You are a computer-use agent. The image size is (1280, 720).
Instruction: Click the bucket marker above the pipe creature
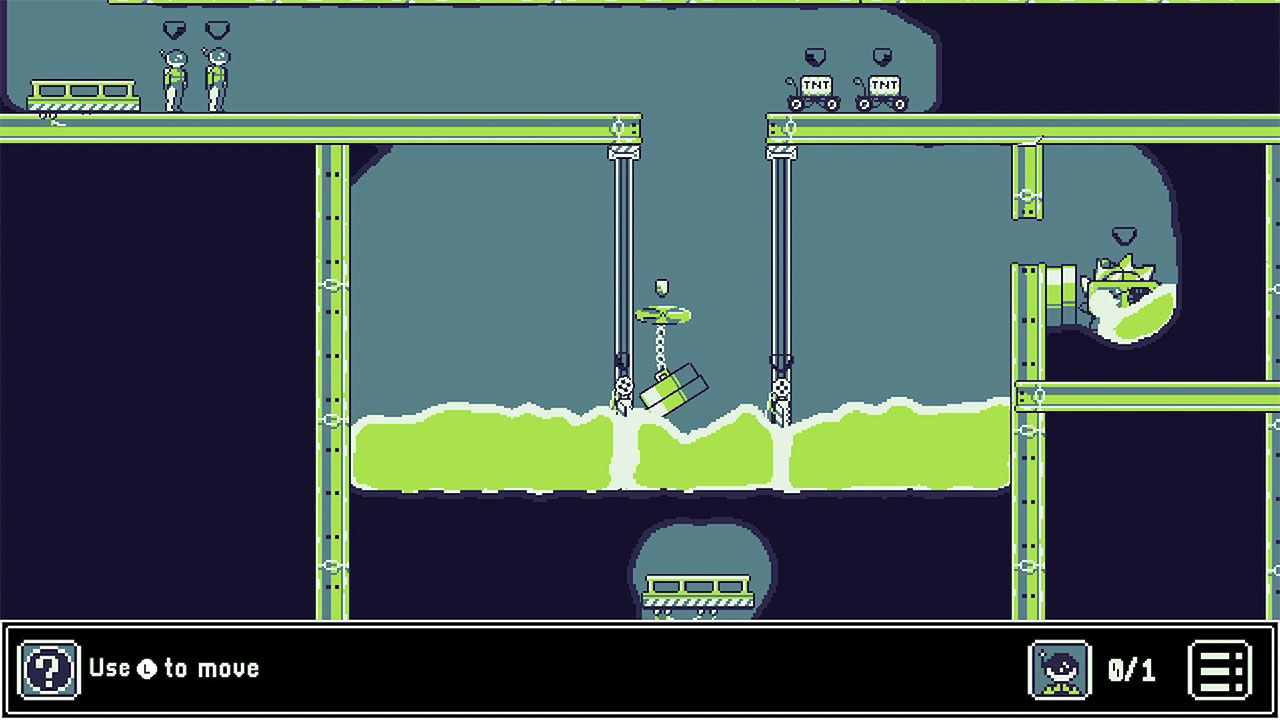tap(1122, 238)
